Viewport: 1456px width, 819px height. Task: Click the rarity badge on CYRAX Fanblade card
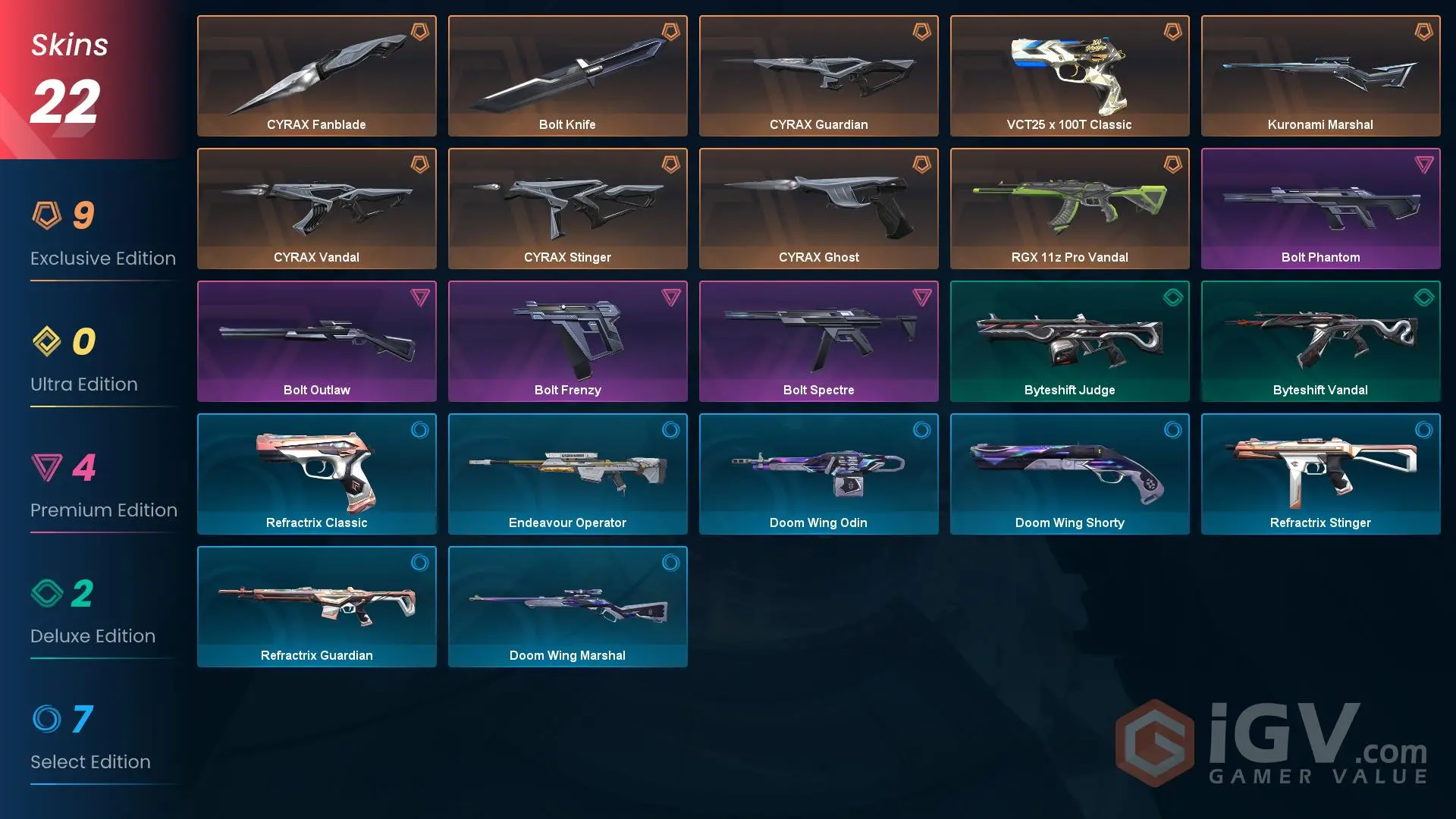tap(419, 32)
